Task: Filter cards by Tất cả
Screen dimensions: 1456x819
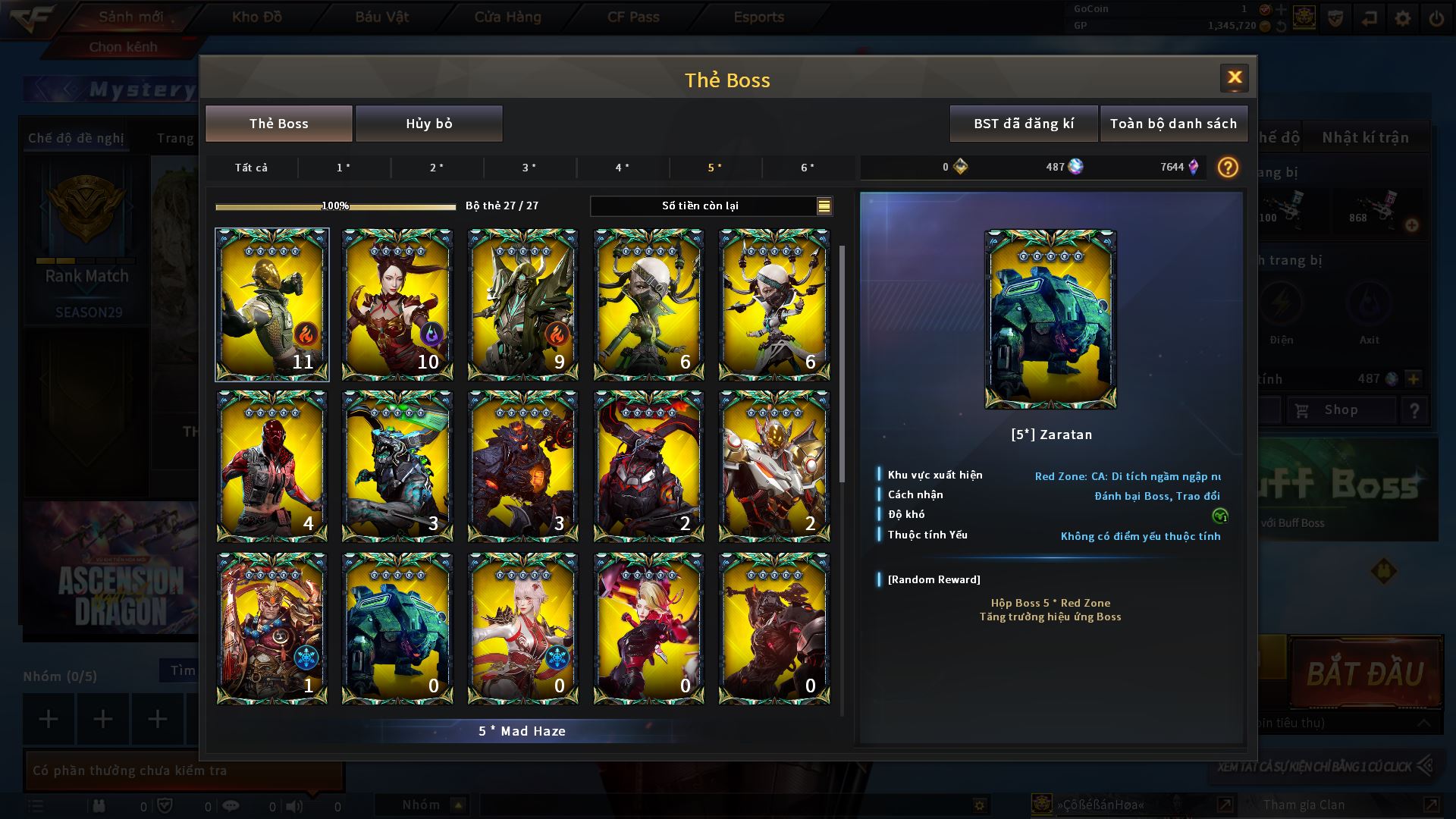Action: 251,168
